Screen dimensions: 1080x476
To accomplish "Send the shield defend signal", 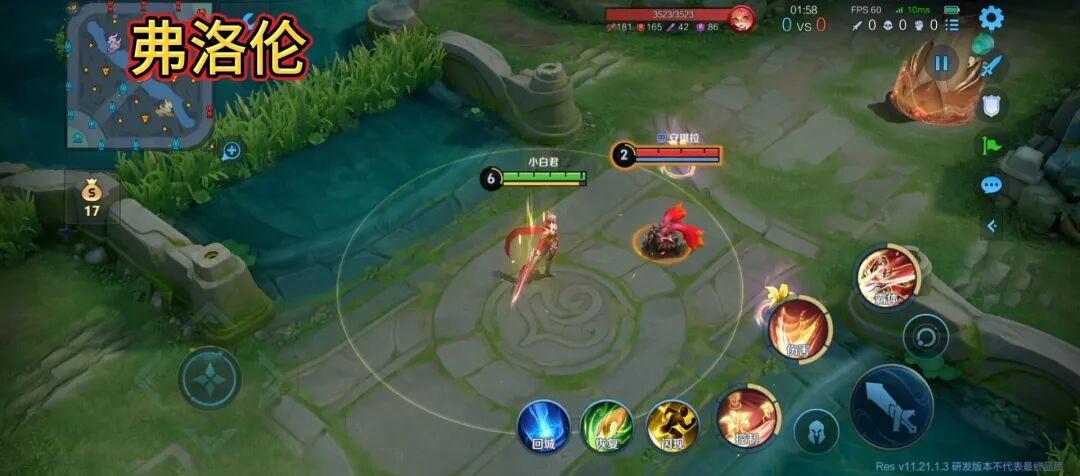I will click(x=991, y=105).
